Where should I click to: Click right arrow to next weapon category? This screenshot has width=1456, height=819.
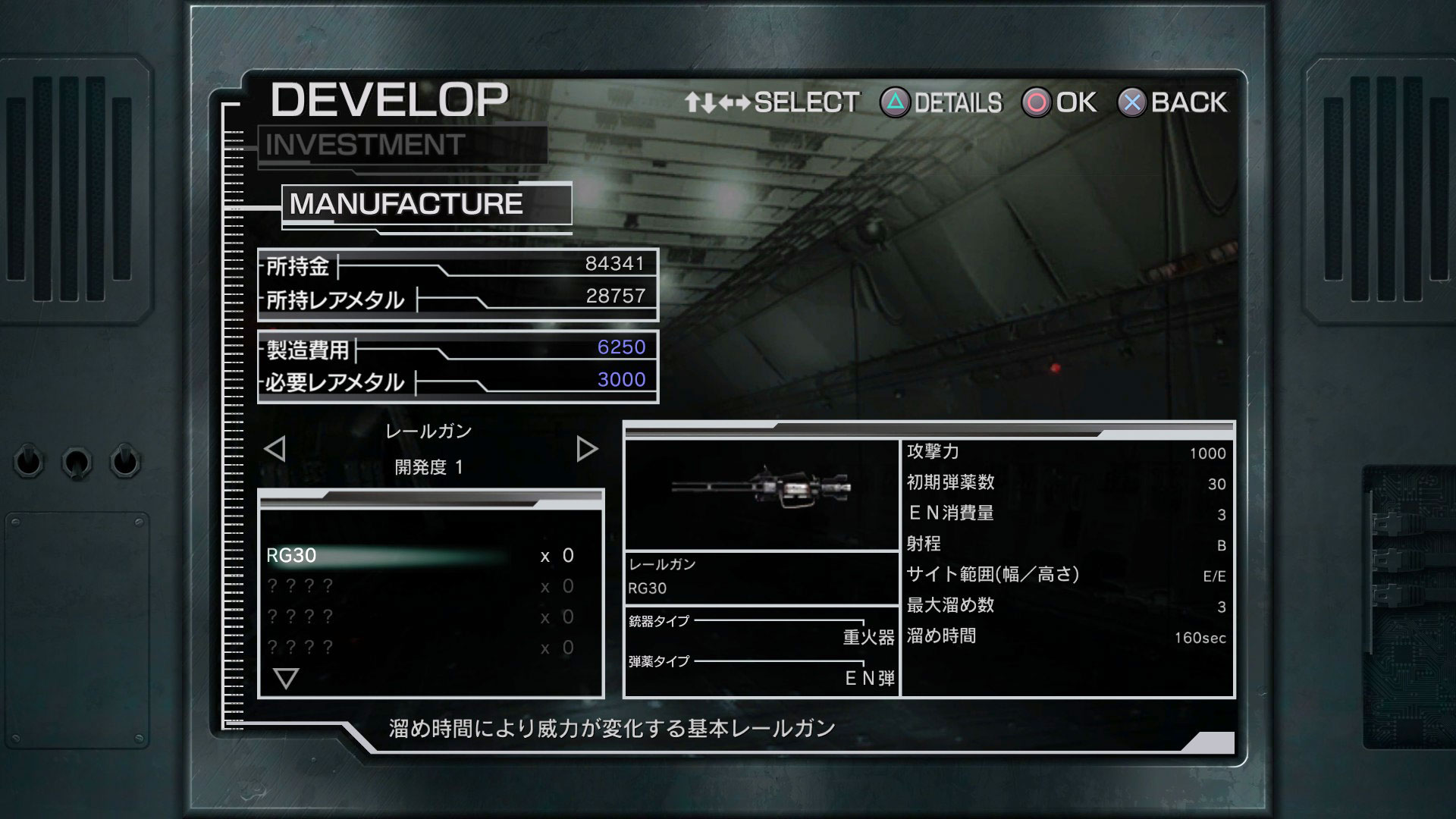click(585, 448)
